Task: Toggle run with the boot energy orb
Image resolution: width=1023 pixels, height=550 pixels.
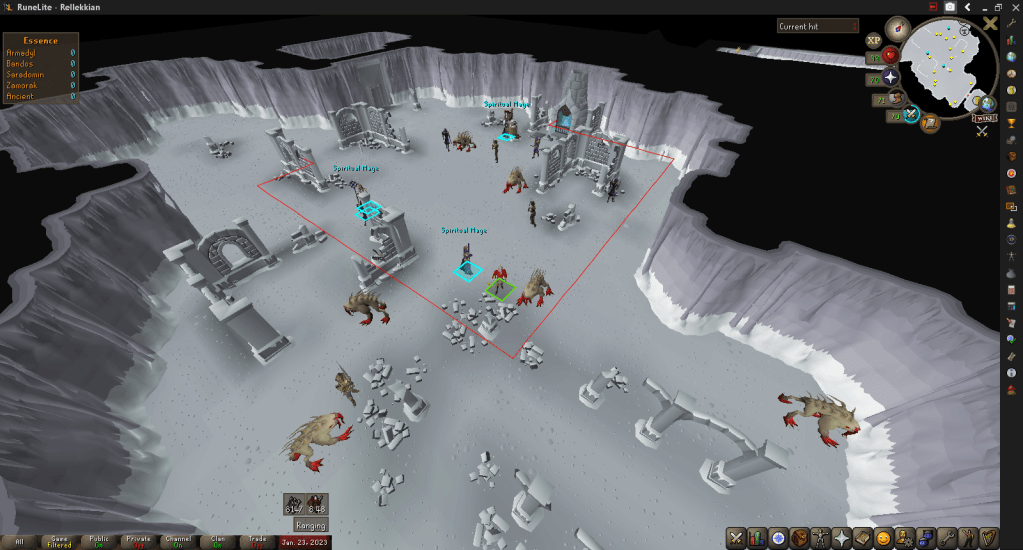Action: coord(897,98)
